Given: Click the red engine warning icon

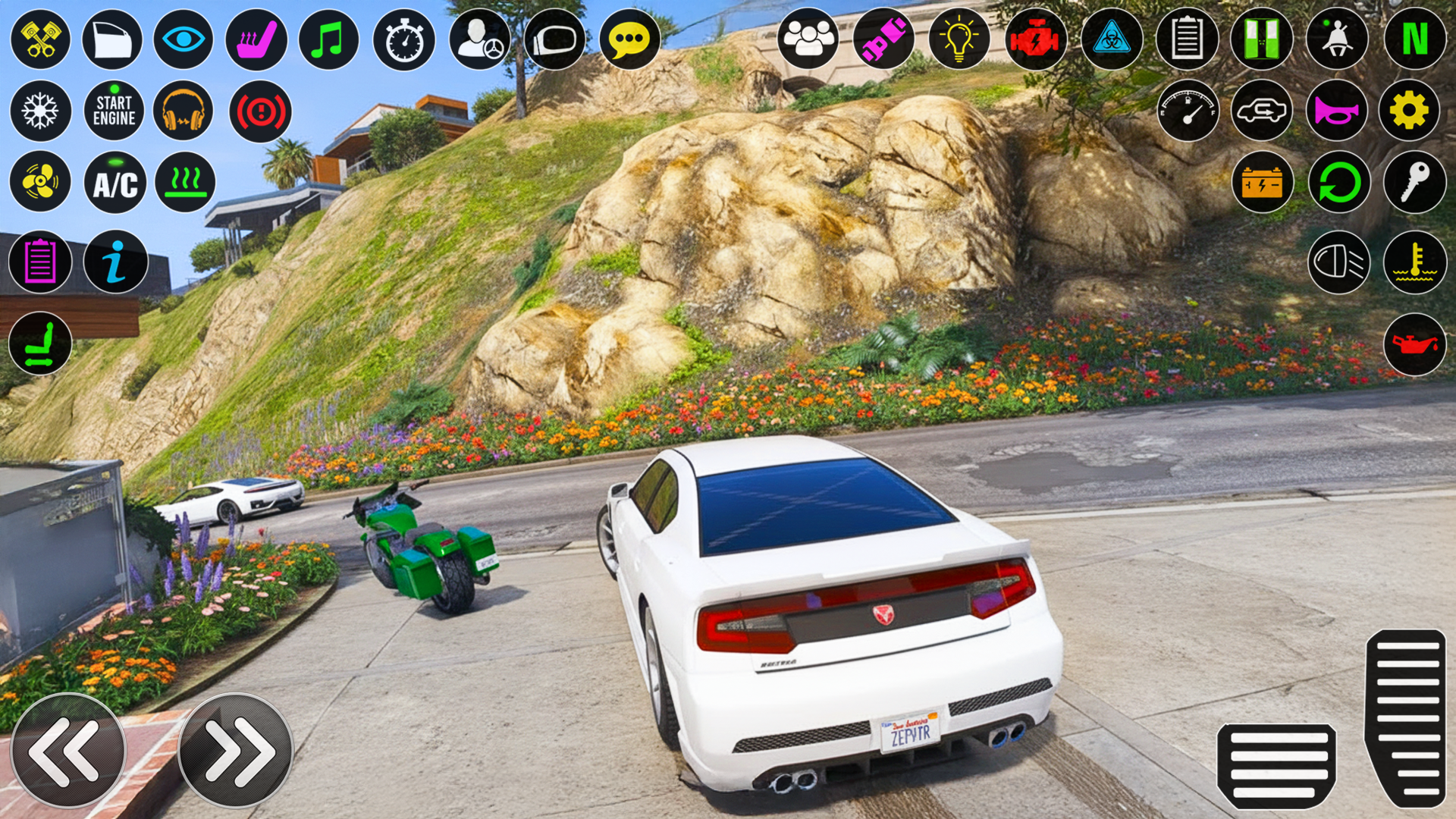Looking at the screenshot, I should coord(1035,39).
